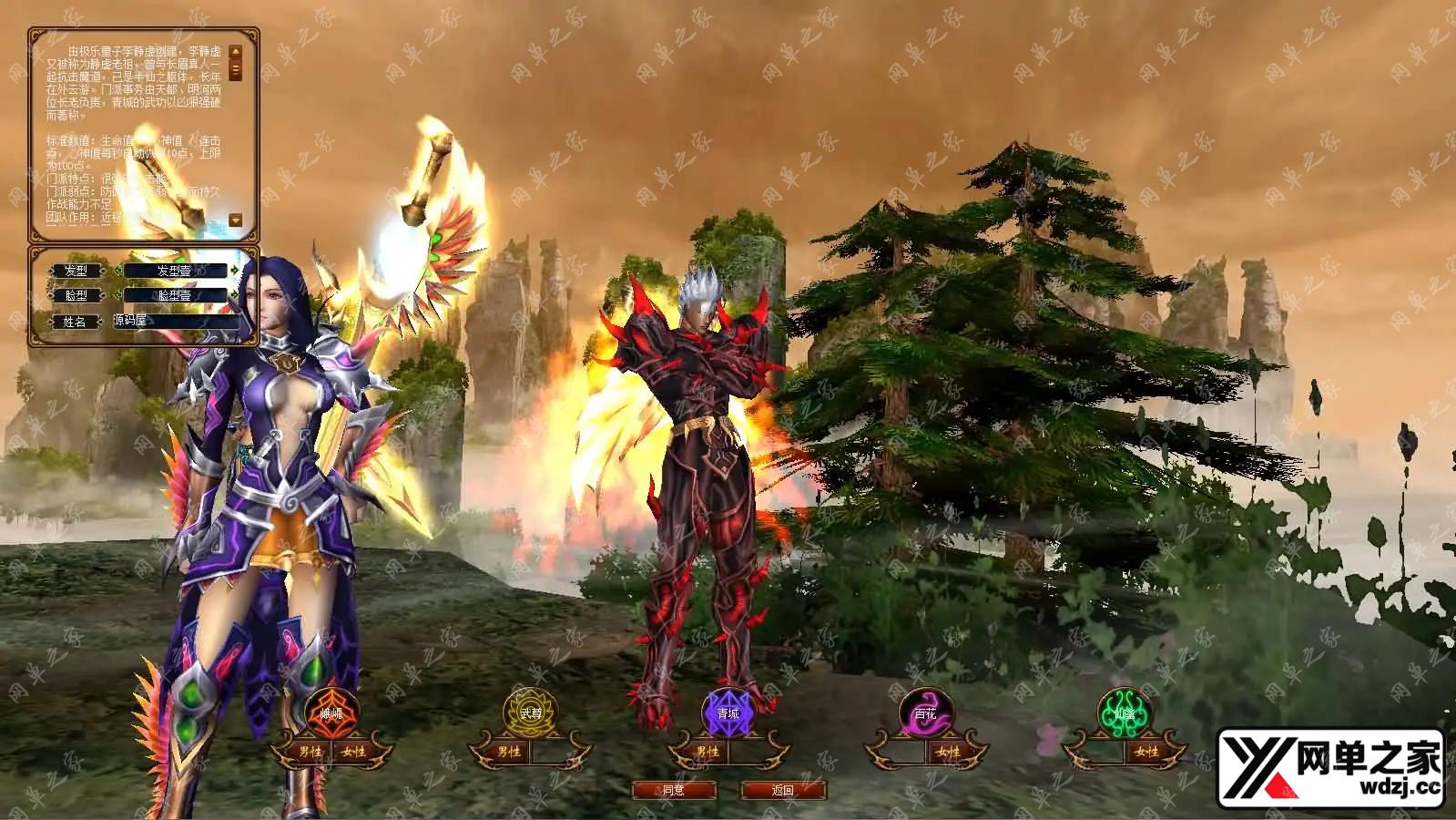Screen dimensions: 1456x820
Task: Choose 男性 under the 青城 faction
Action: click(707, 752)
